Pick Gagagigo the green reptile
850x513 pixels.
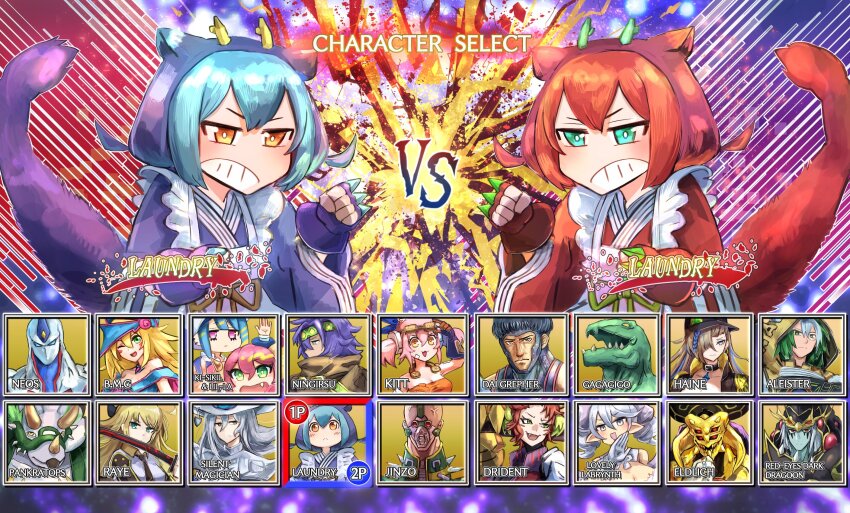[615, 355]
